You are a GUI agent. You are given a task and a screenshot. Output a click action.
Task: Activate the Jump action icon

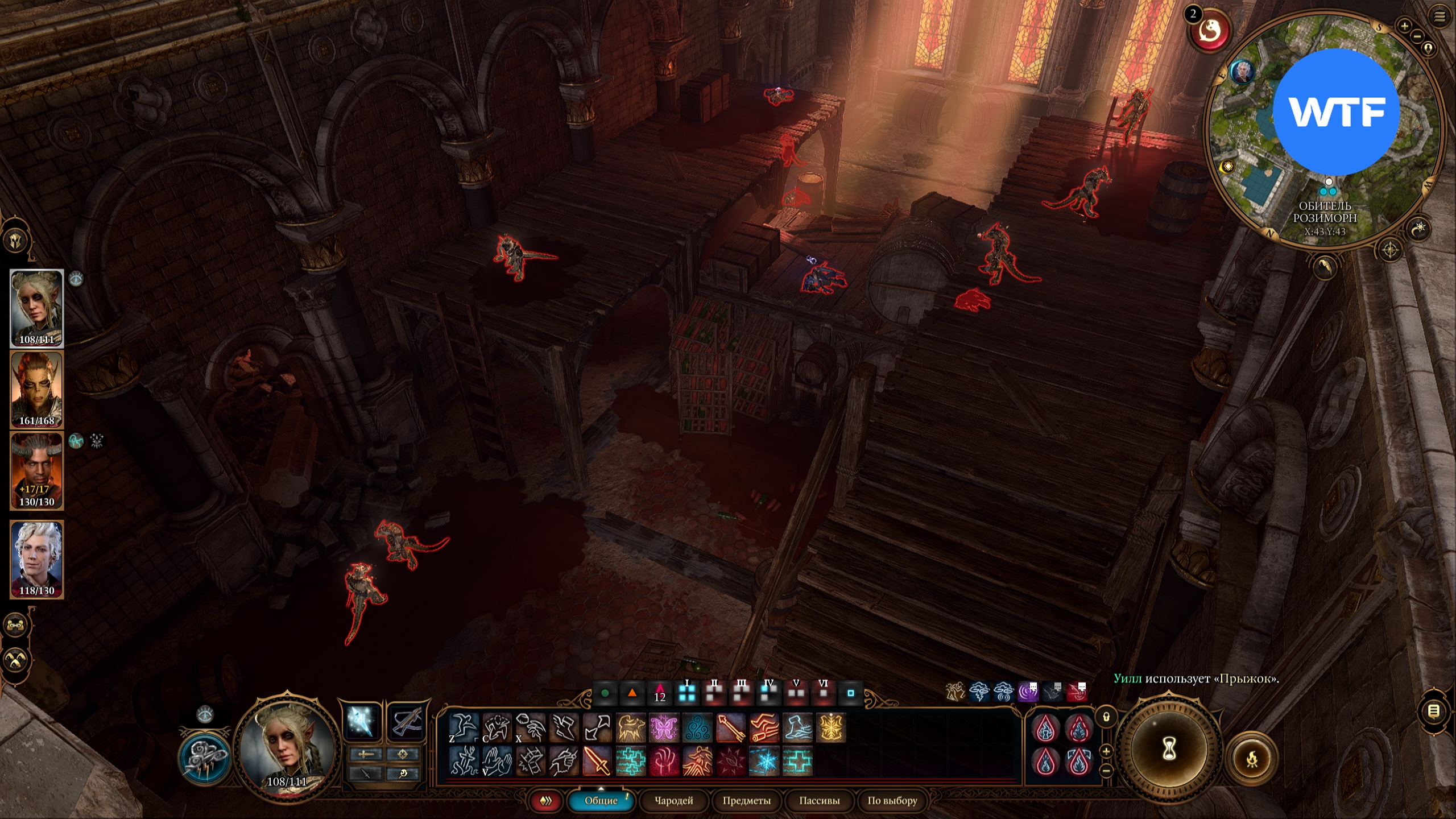coord(464,727)
